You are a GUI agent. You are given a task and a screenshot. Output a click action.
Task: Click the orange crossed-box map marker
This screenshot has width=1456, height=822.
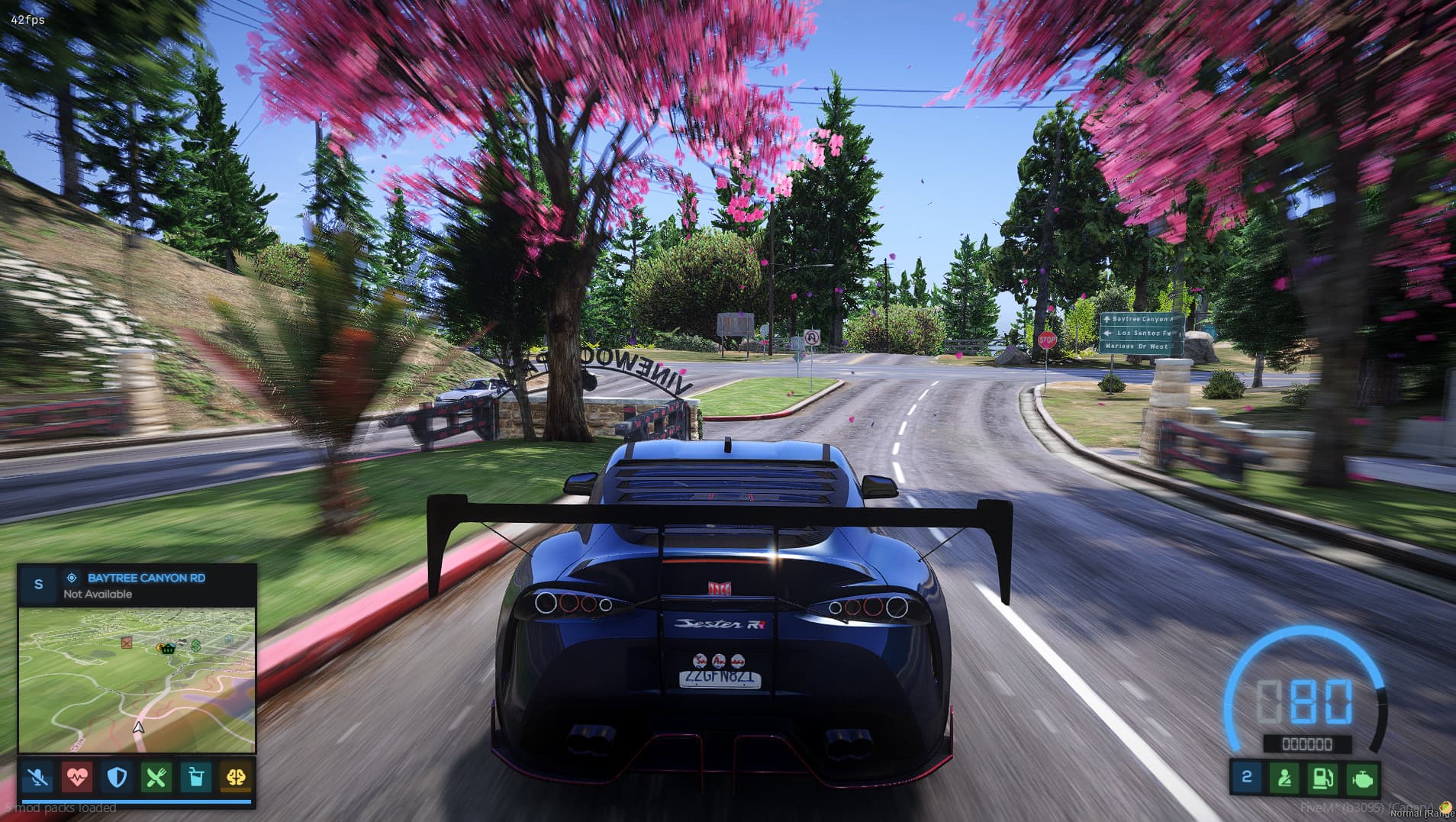[x=127, y=643]
